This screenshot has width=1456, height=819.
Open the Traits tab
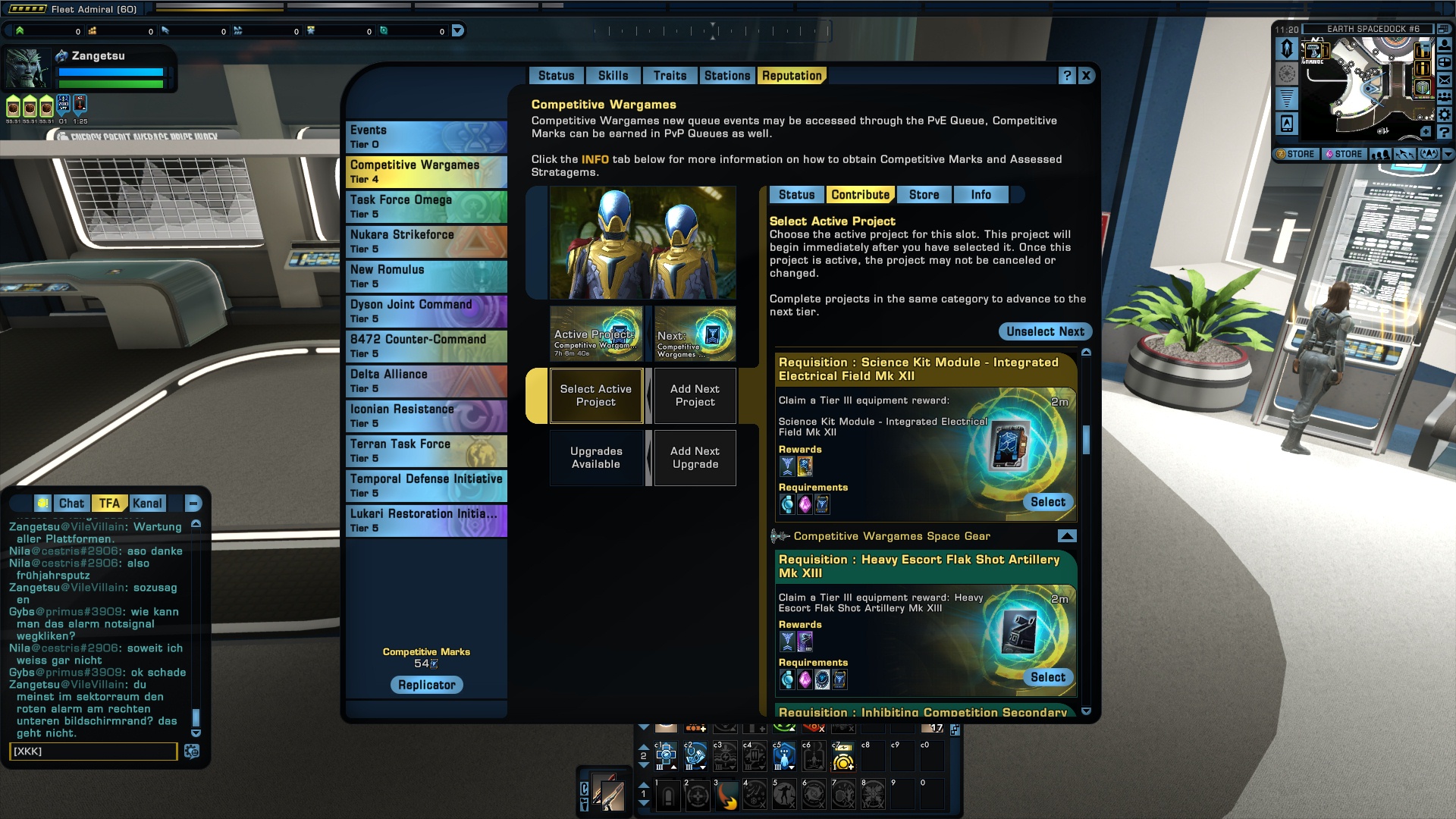670,76
